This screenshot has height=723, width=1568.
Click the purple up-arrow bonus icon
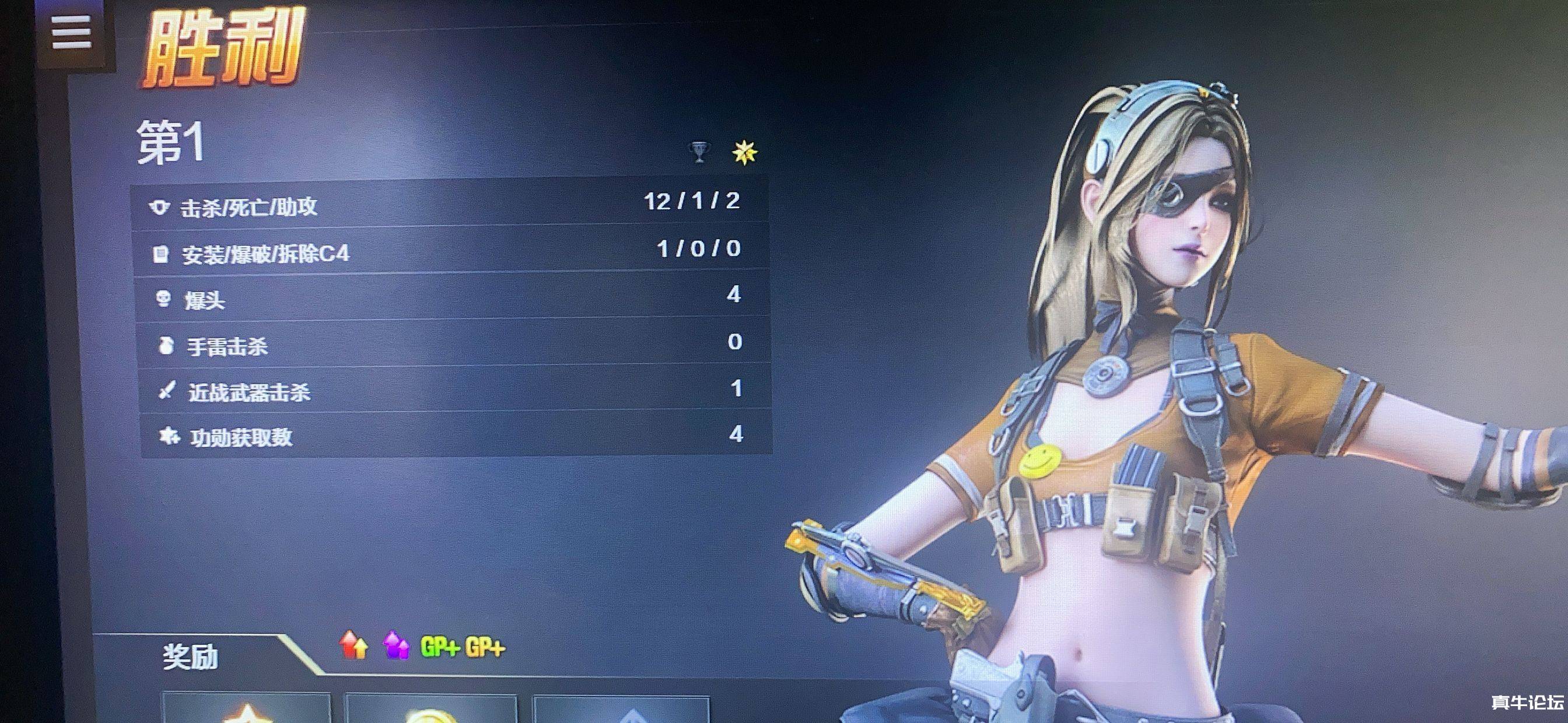[396, 645]
